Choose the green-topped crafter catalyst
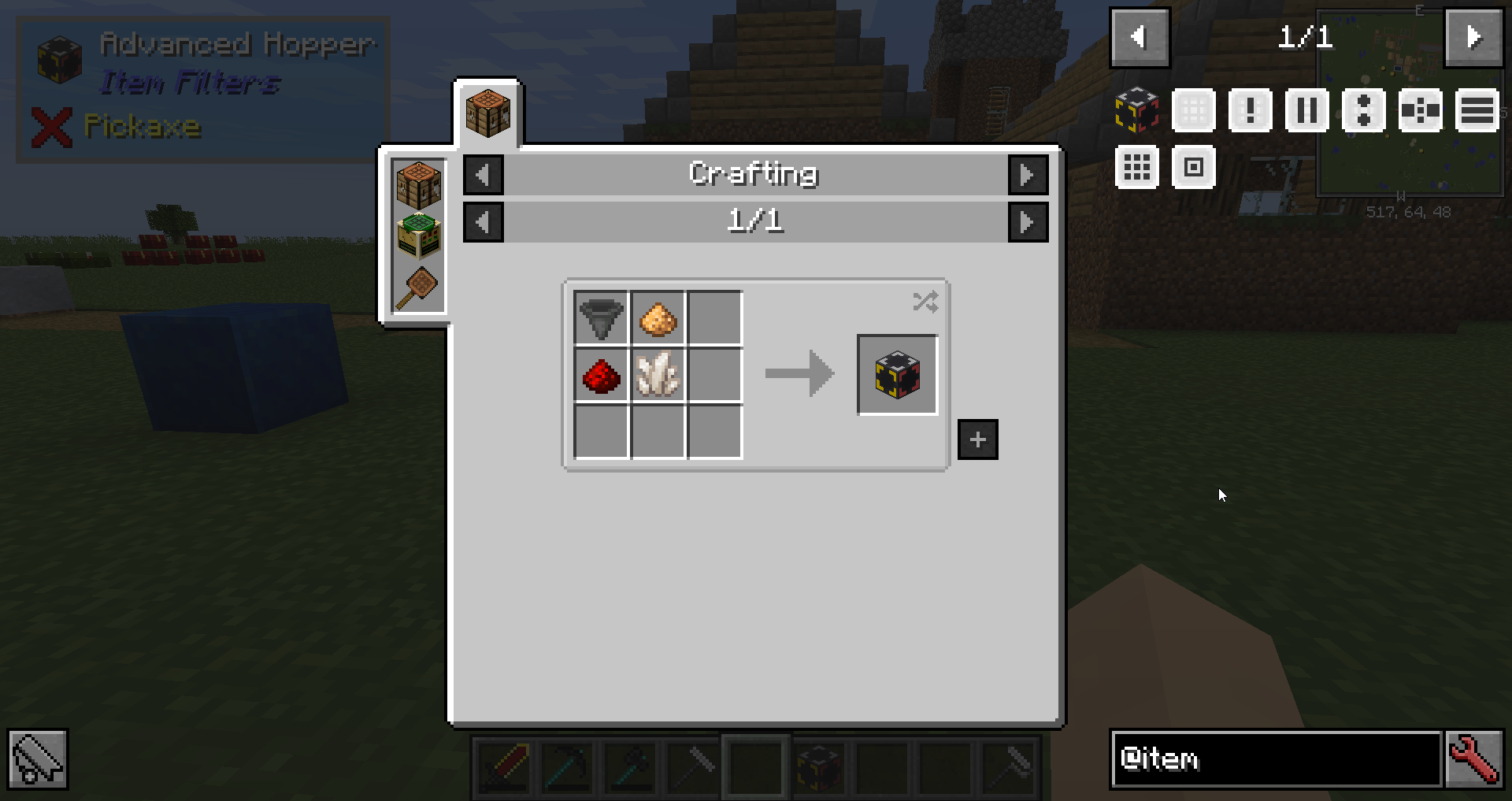 click(x=418, y=235)
